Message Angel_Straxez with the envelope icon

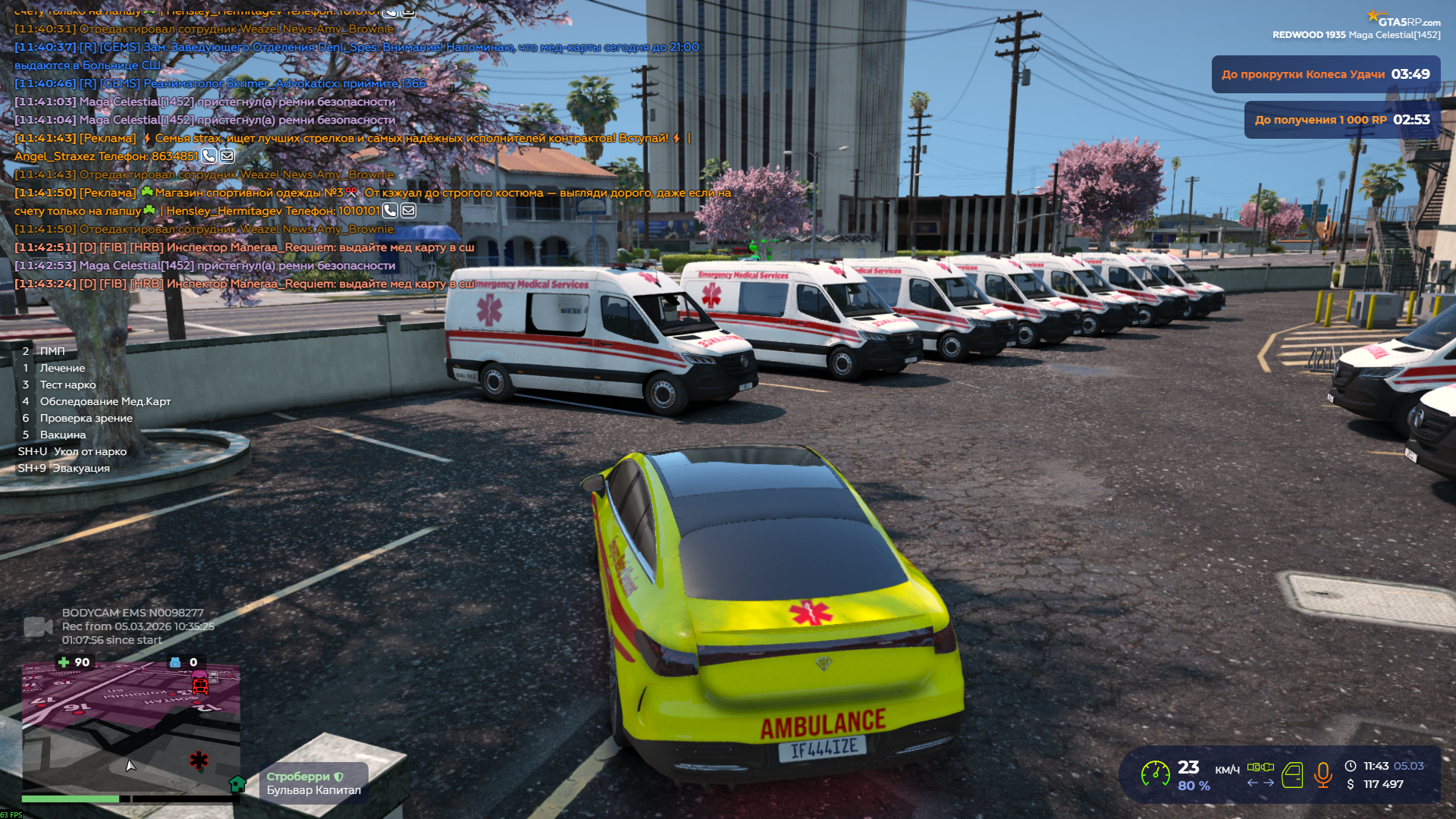click(x=227, y=156)
